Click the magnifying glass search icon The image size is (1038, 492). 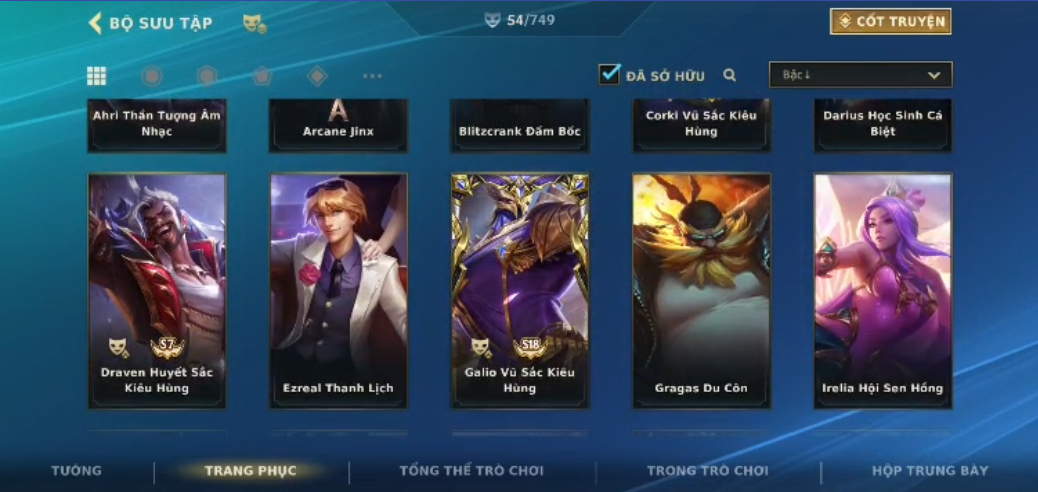(730, 75)
